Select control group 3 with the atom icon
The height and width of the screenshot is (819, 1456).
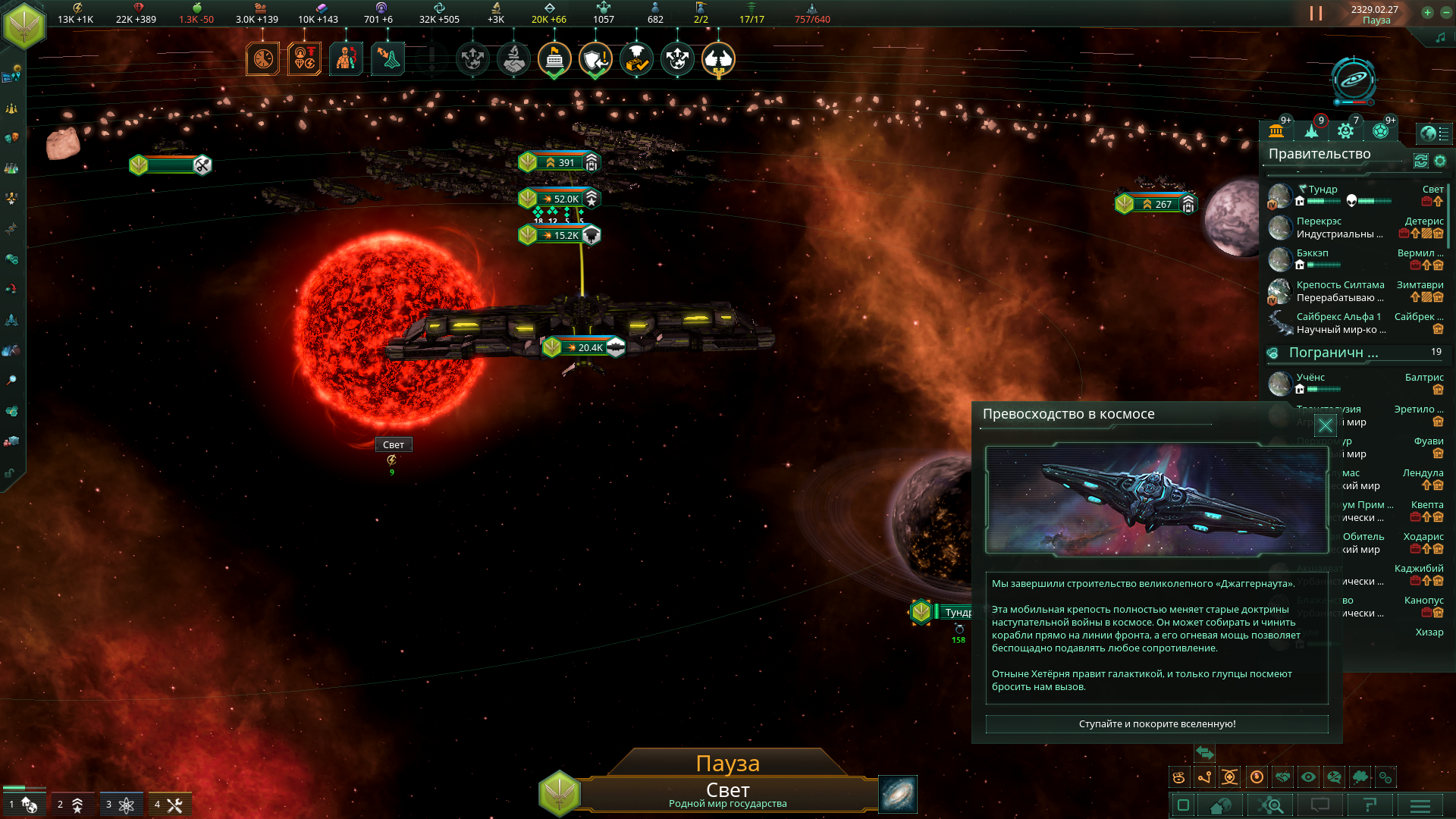(x=119, y=805)
